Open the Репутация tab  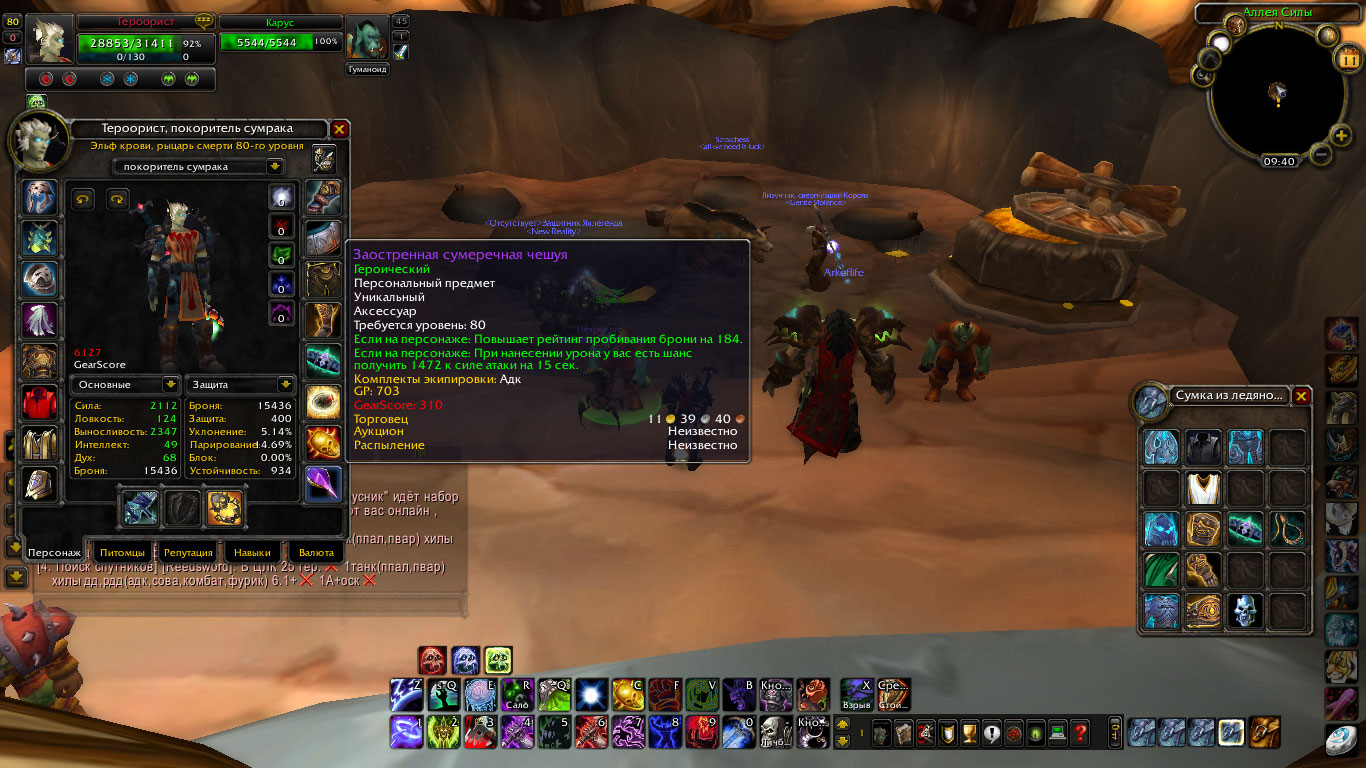pyautogui.click(x=188, y=552)
